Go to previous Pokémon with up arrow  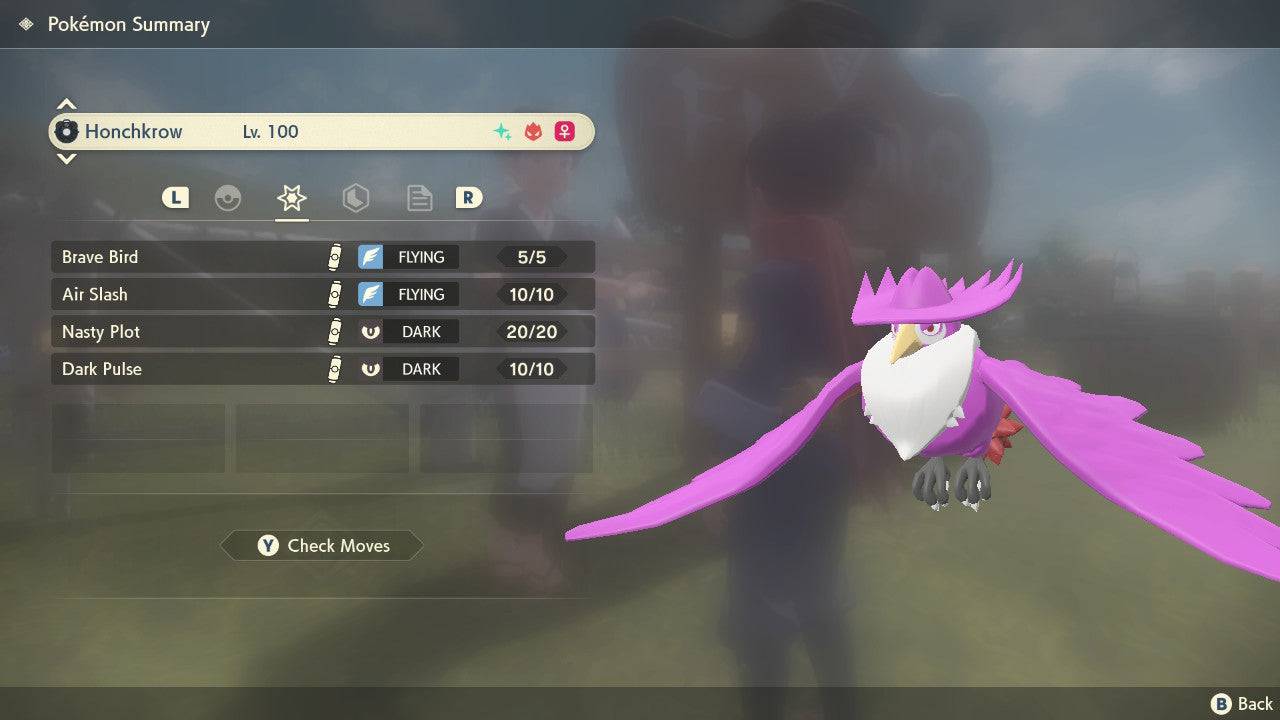[x=66, y=104]
